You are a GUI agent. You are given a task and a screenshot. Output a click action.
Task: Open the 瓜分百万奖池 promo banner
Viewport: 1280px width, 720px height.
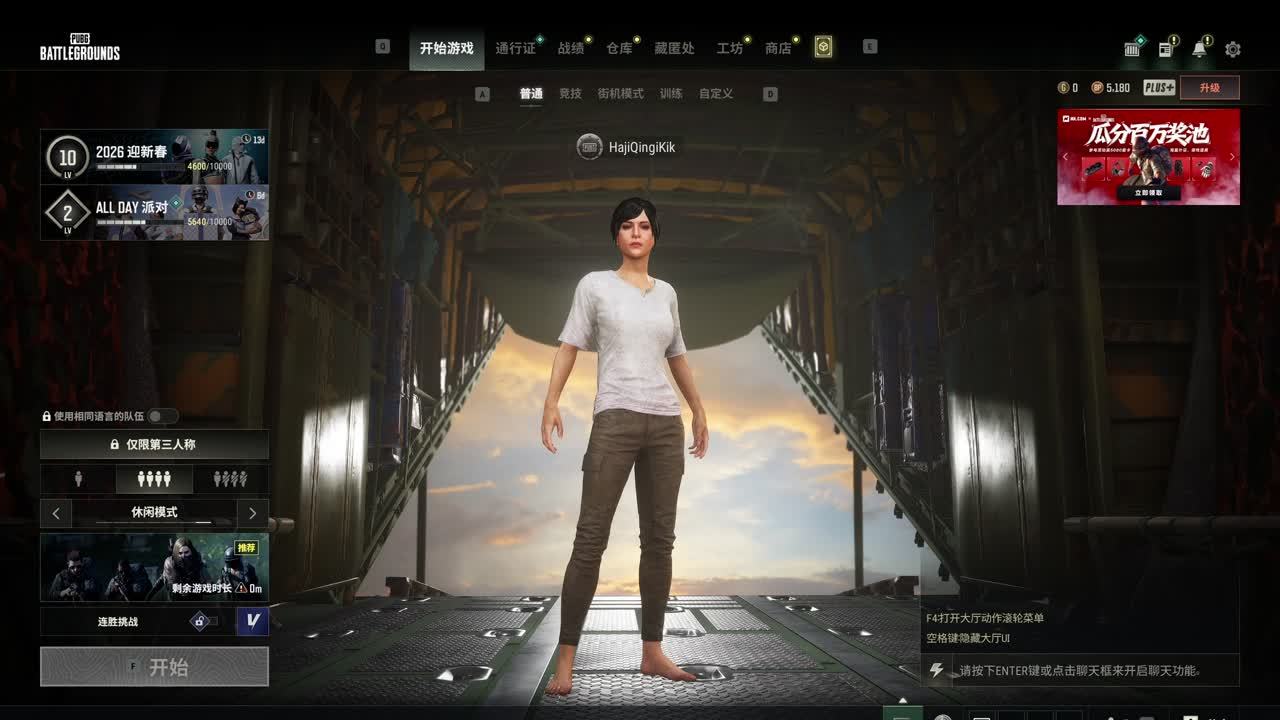click(x=1148, y=156)
